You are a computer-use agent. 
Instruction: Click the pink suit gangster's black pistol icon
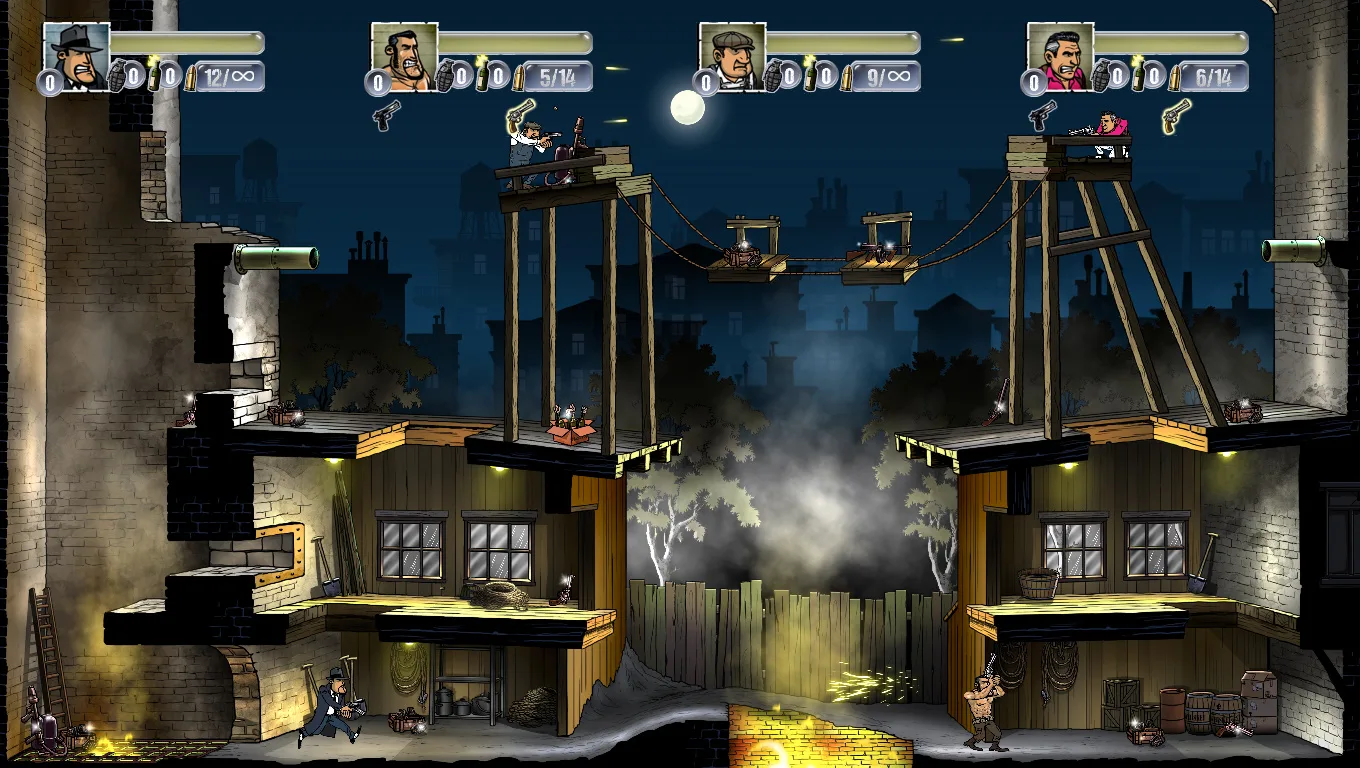[1042, 115]
